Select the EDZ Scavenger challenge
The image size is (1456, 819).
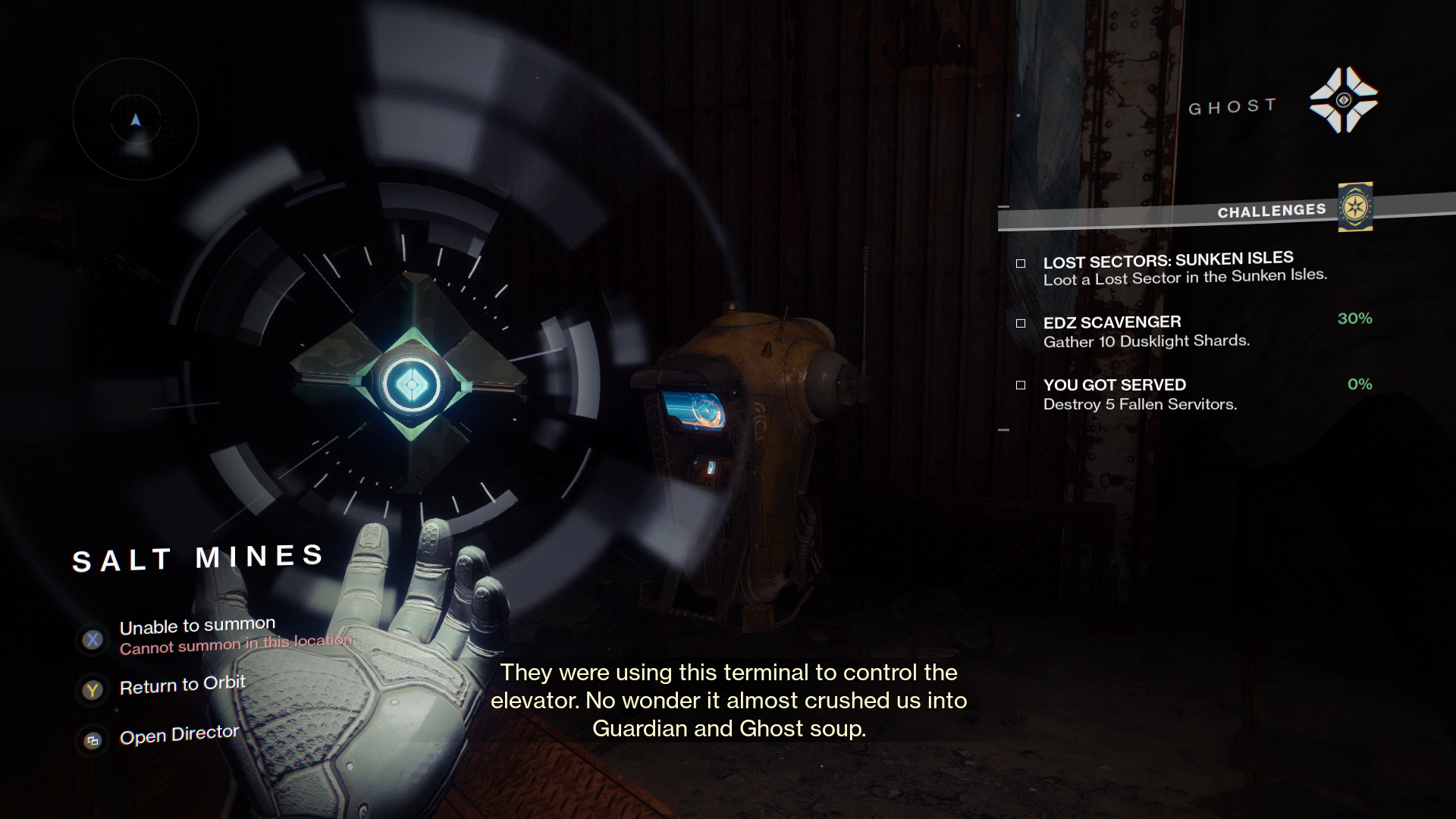click(x=1112, y=322)
